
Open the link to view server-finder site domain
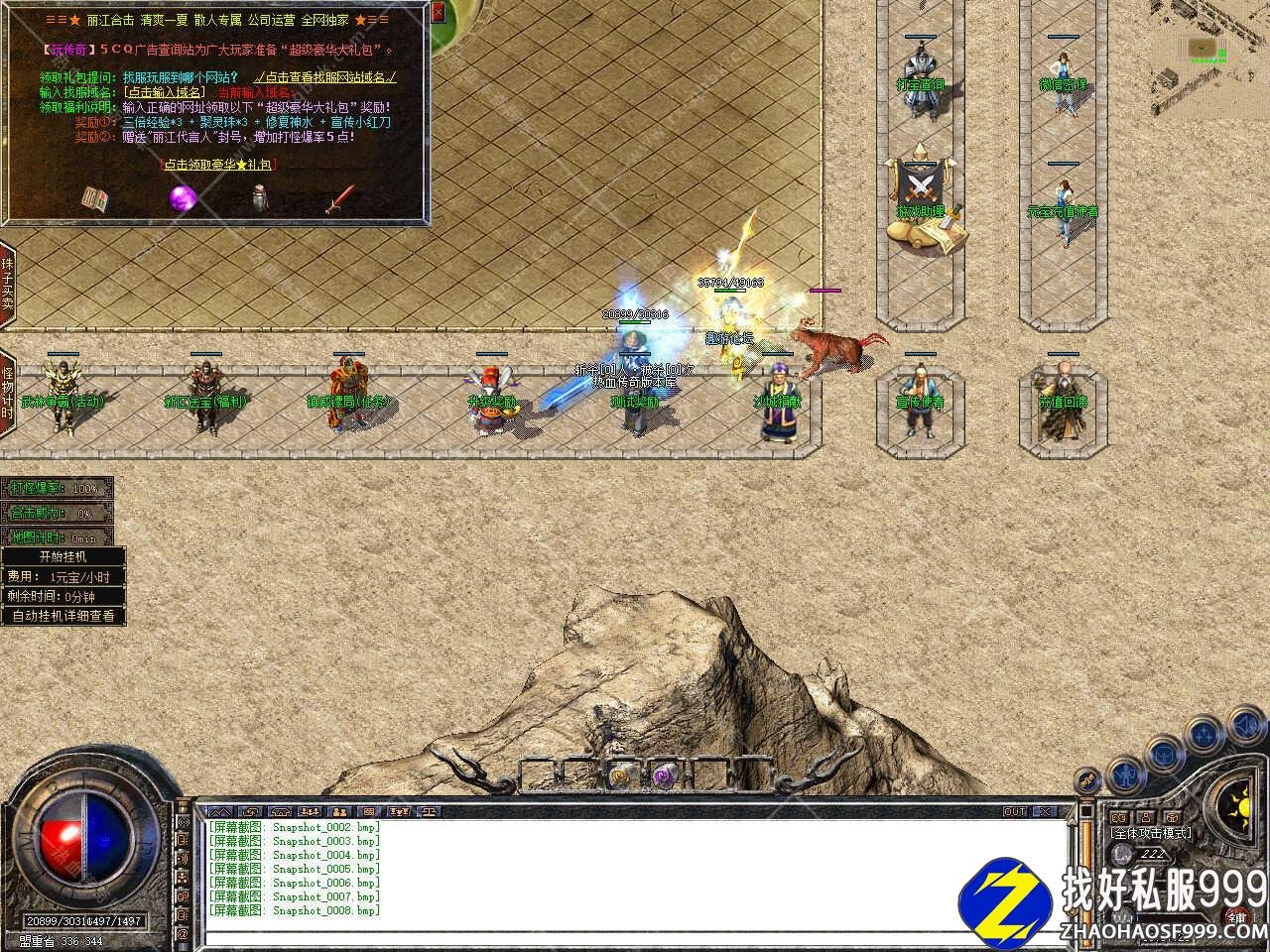point(325,77)
